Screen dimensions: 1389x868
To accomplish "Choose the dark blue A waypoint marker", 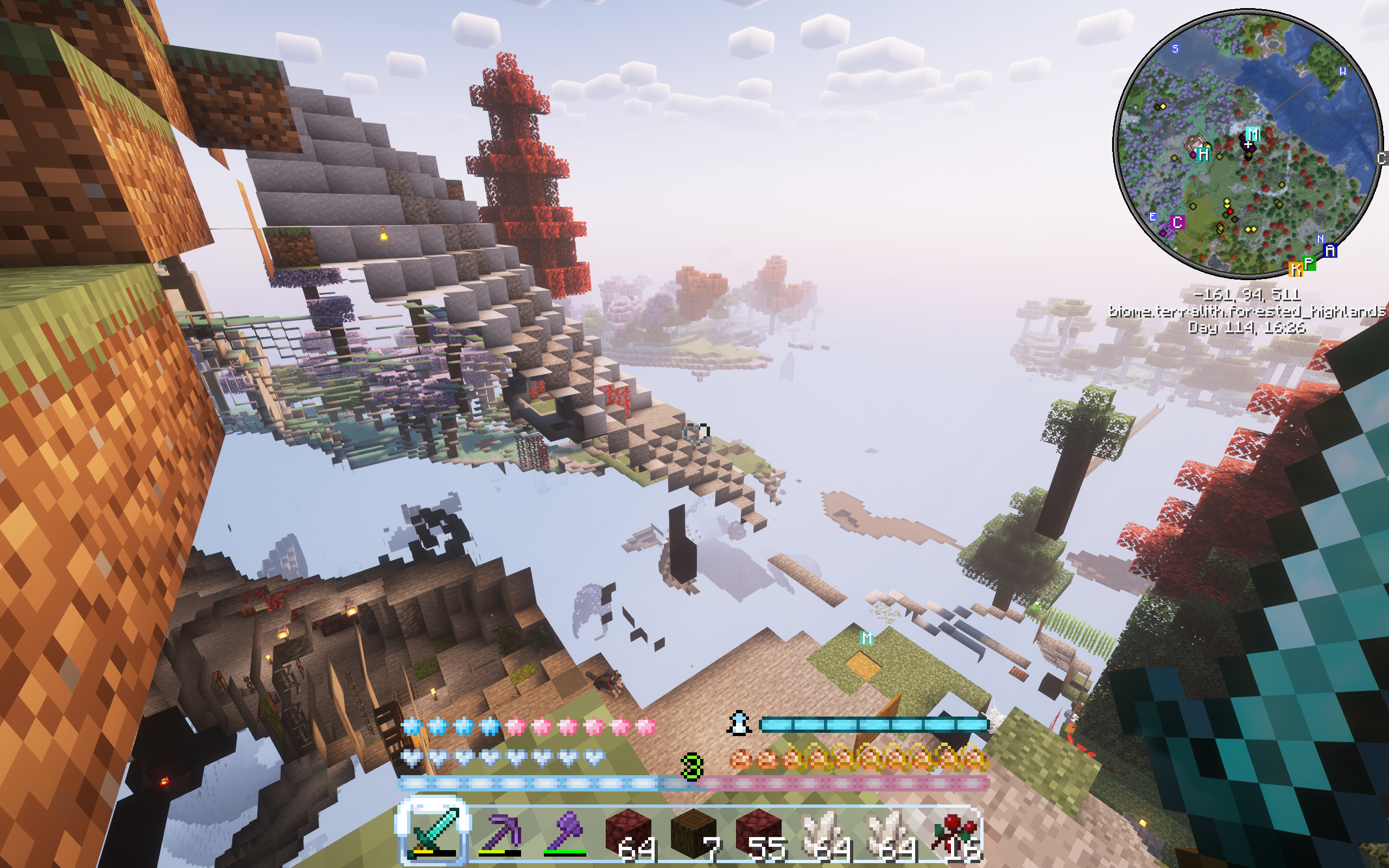I will [1330, 251].
